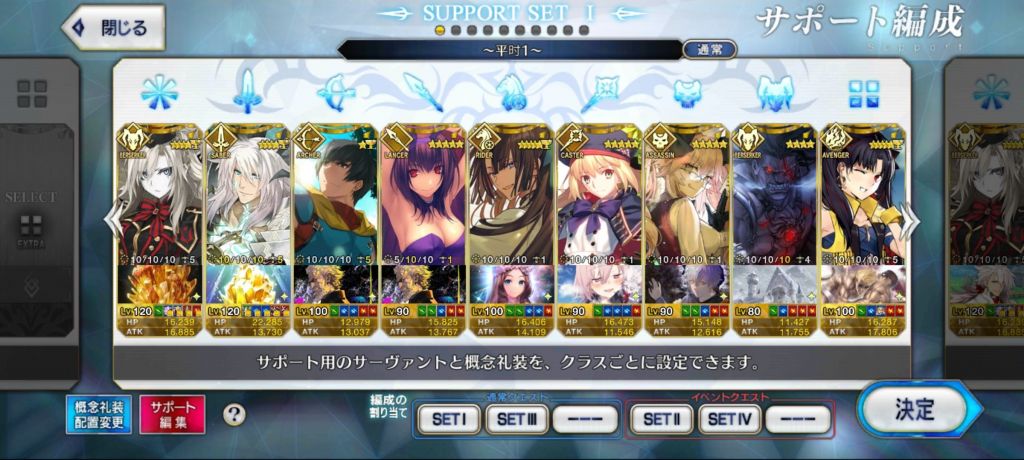The height and width of the screenshot is (460, 1024).
Task: Choose the SET III assignment button
Action: pyautogui.click(x=516, y=419)
